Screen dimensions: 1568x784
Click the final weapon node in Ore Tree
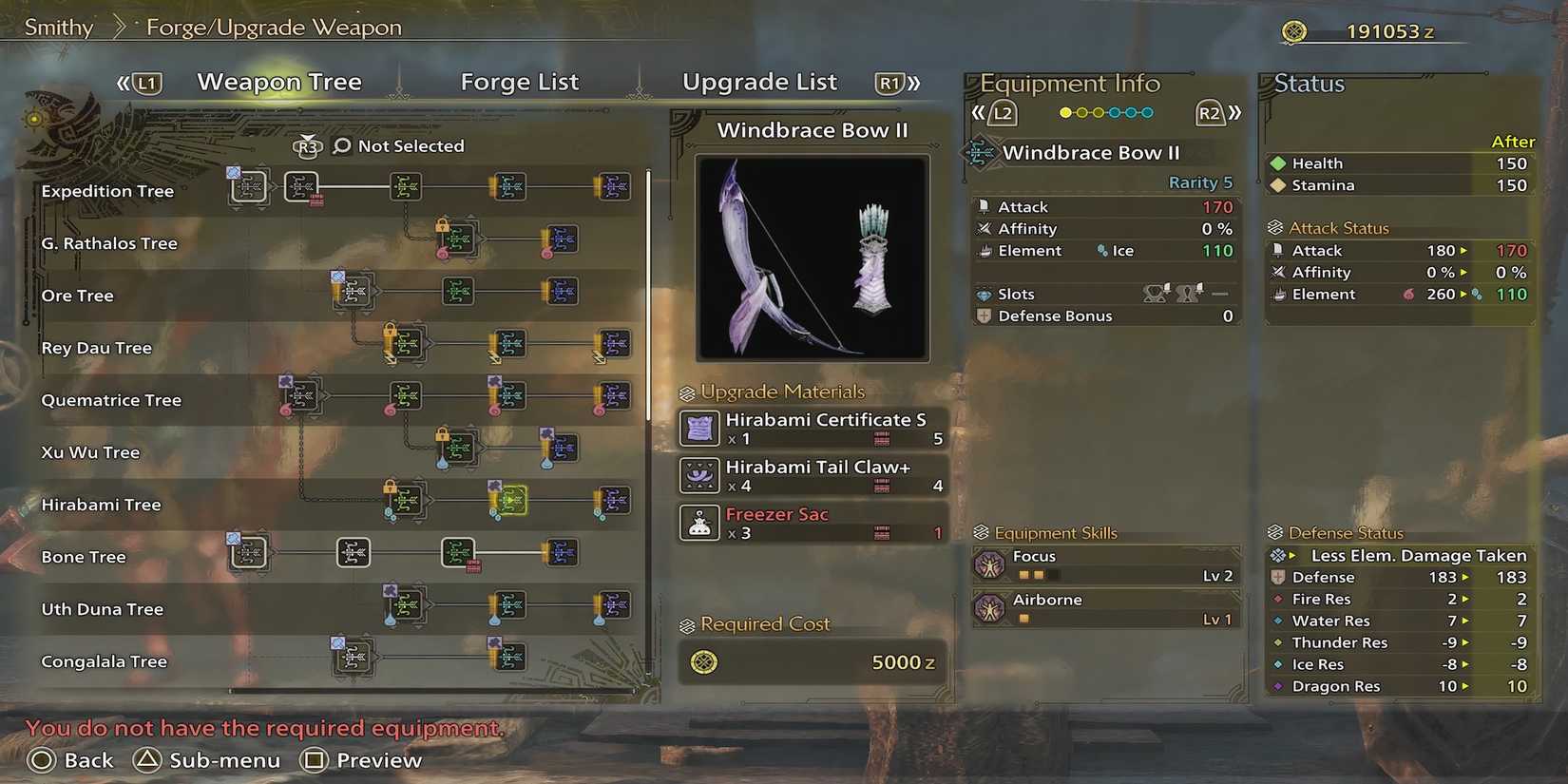pyautogui.click(x=562, y=292)
